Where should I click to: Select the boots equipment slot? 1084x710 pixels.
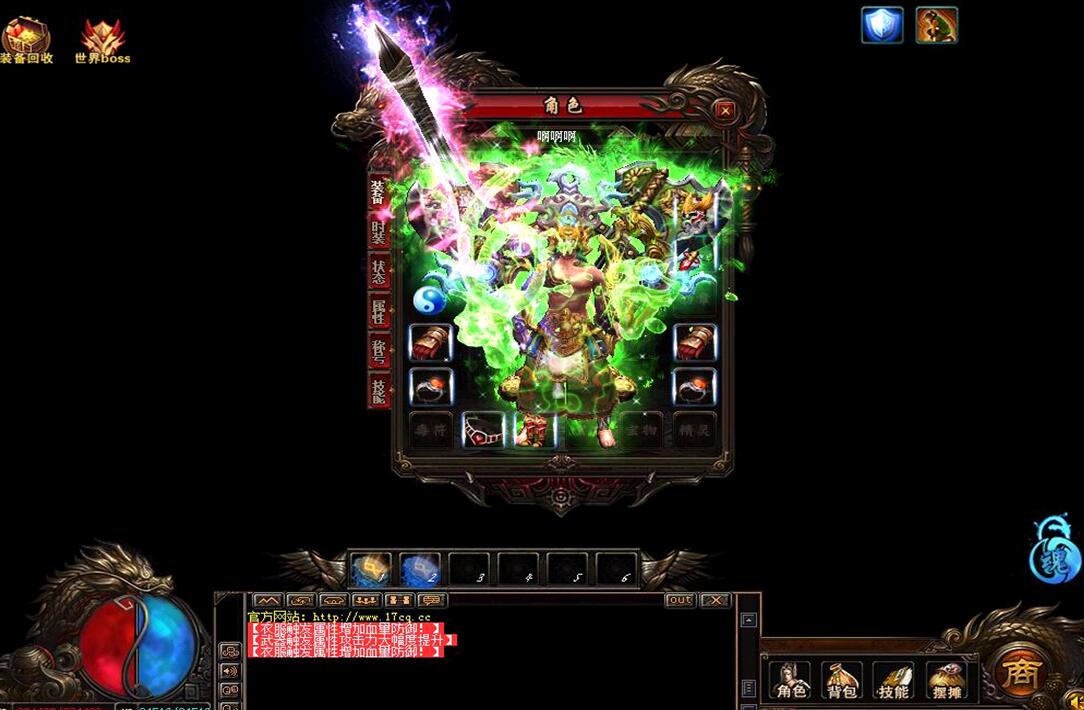pyautogui.click(x=534, y=429)
